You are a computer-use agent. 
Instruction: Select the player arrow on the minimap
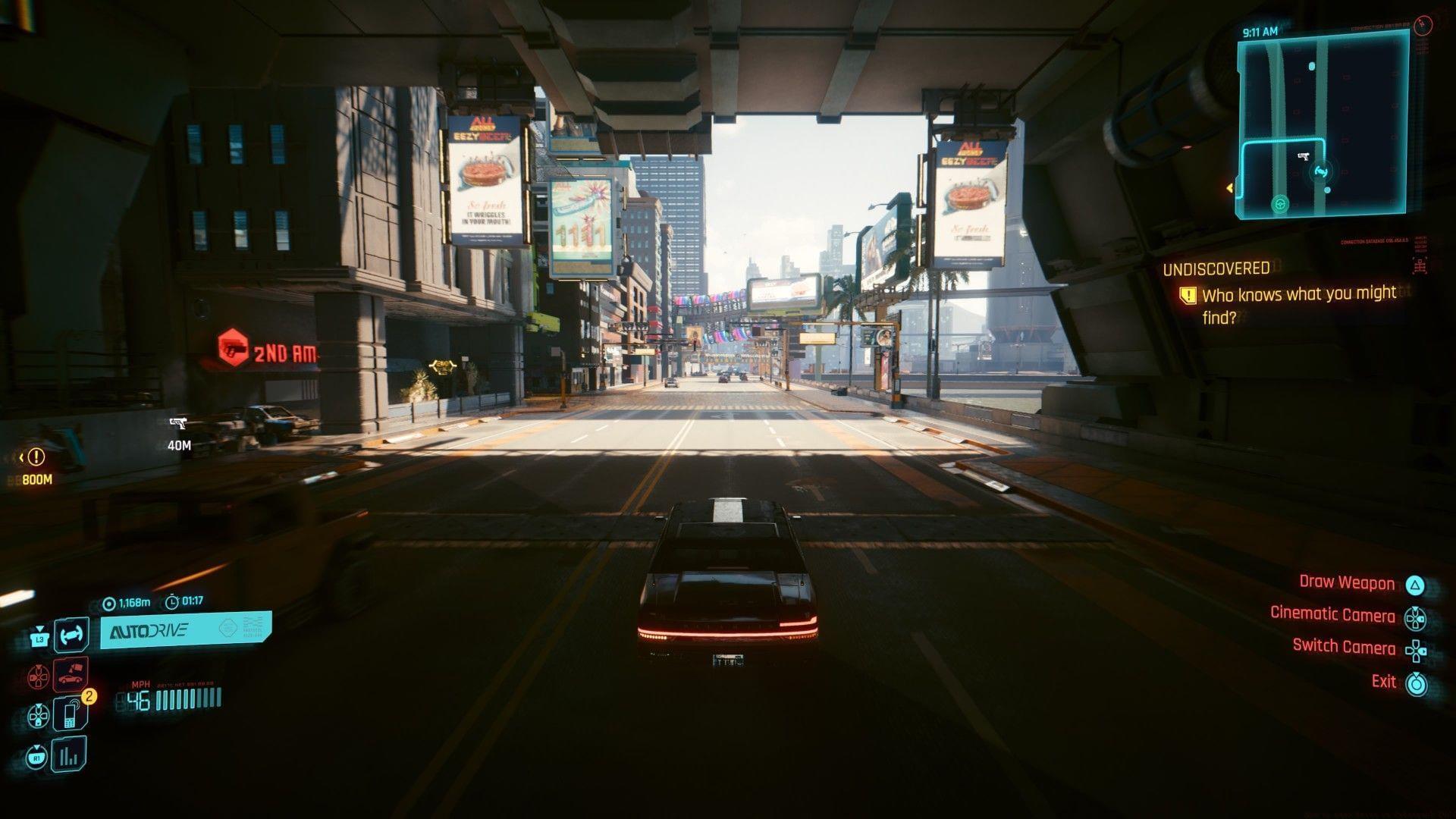1320,174
